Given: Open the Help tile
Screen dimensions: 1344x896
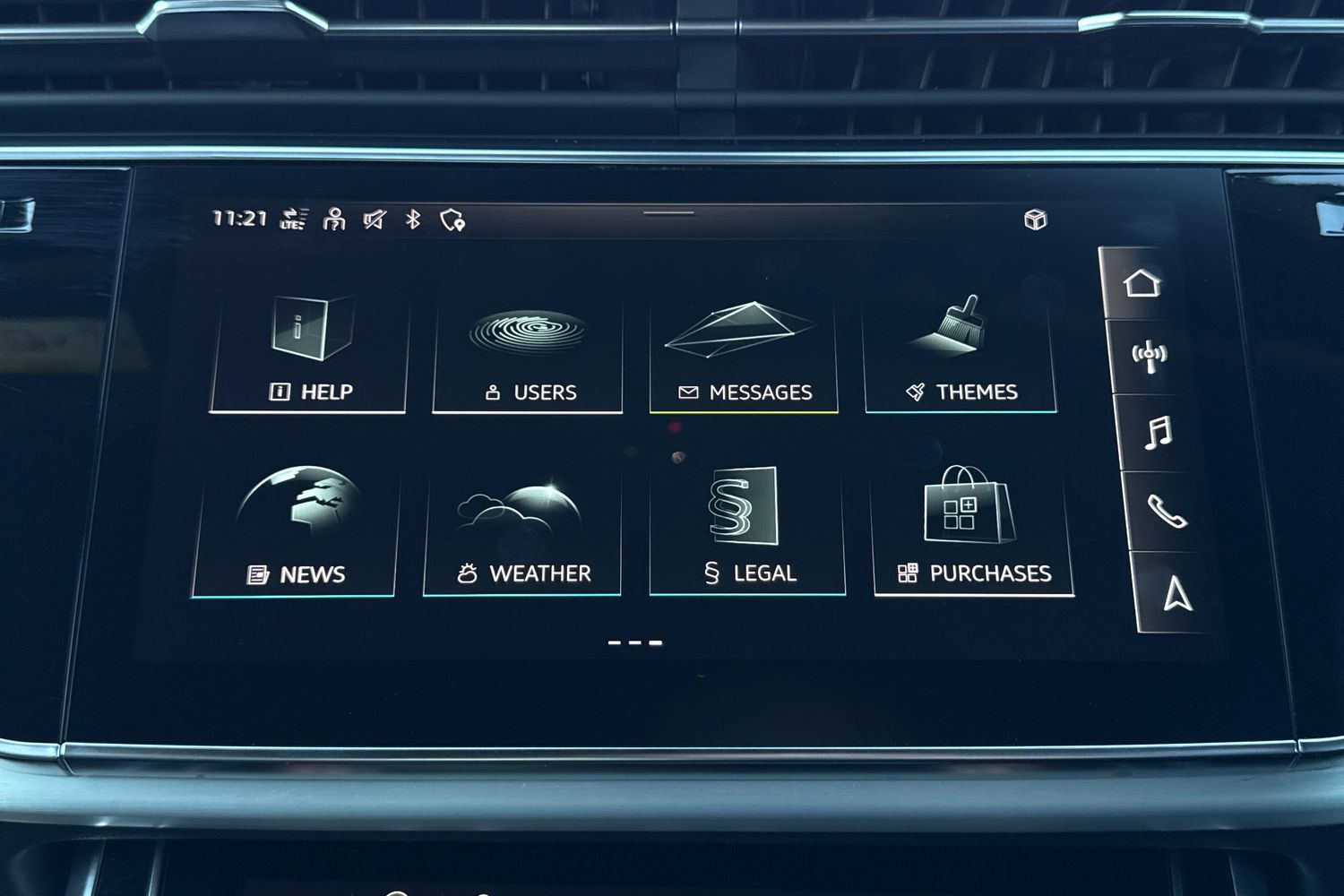Looking at the screenshot, I should [x=309, y=354].
